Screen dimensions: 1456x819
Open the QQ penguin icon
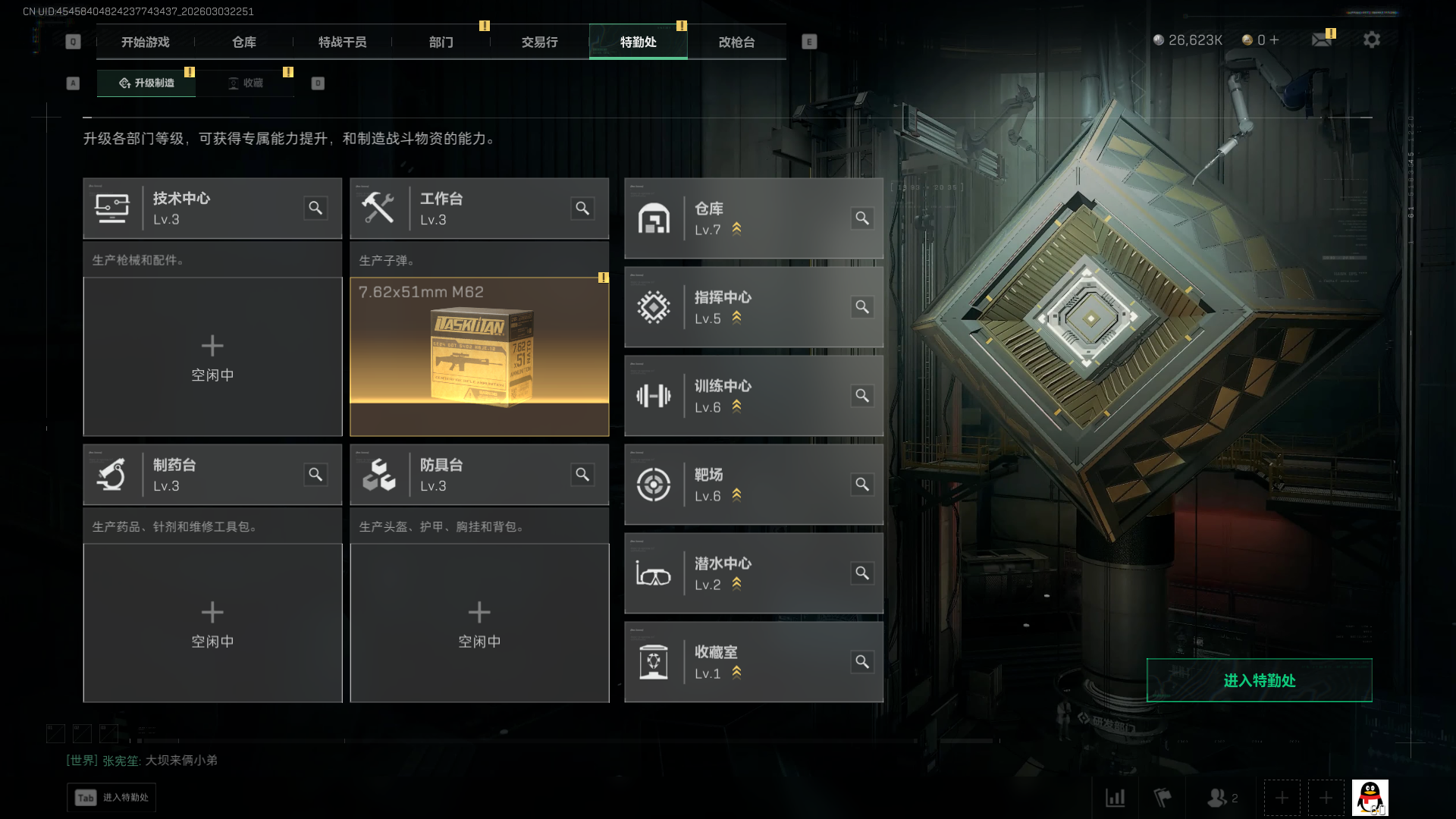pyautogui.click(x=1370, y=798)
